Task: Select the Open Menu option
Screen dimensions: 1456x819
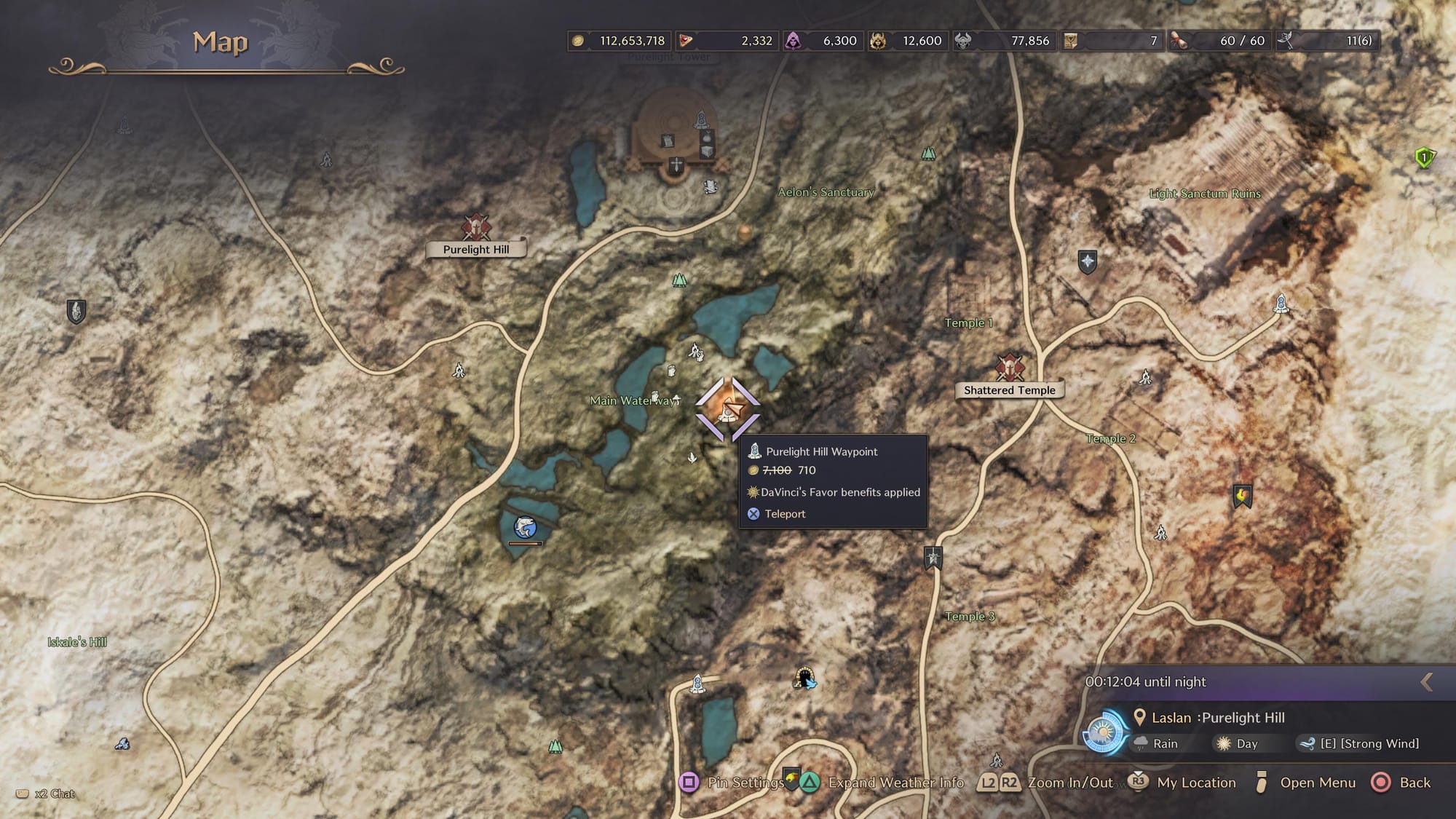Action: (1306, 783)
